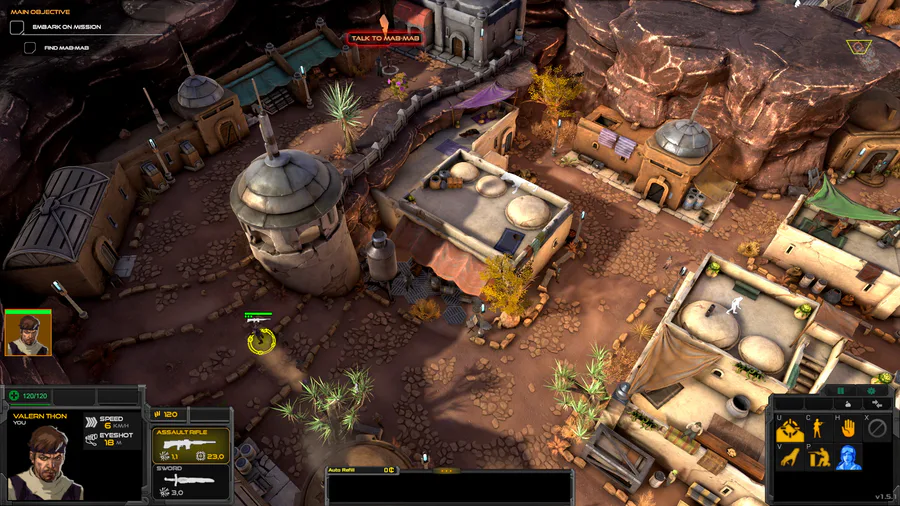Click the swap arrows button
900x506 pixels.
point(877,404)
